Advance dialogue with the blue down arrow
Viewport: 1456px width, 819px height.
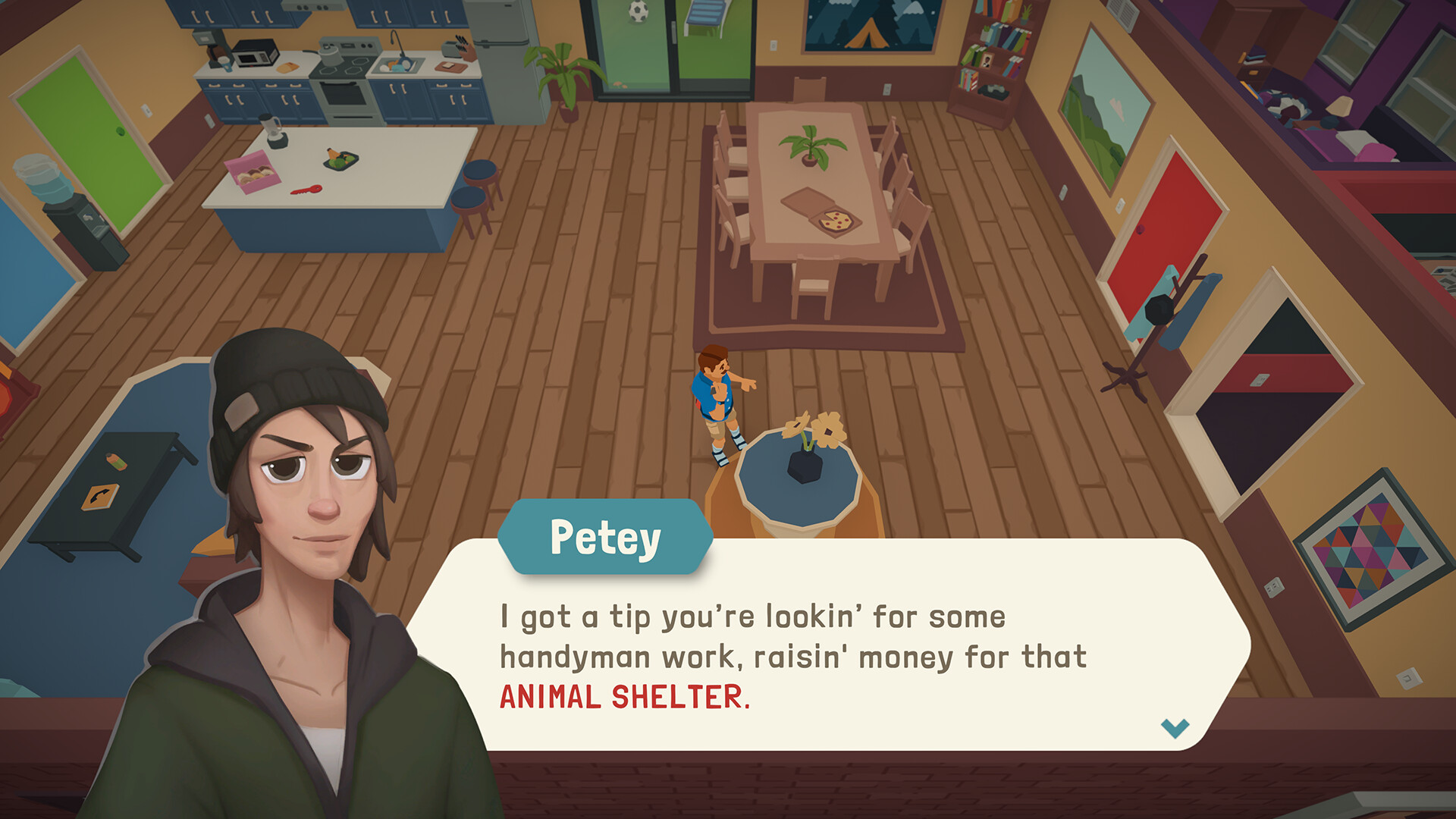click(x=1175, y=728)
